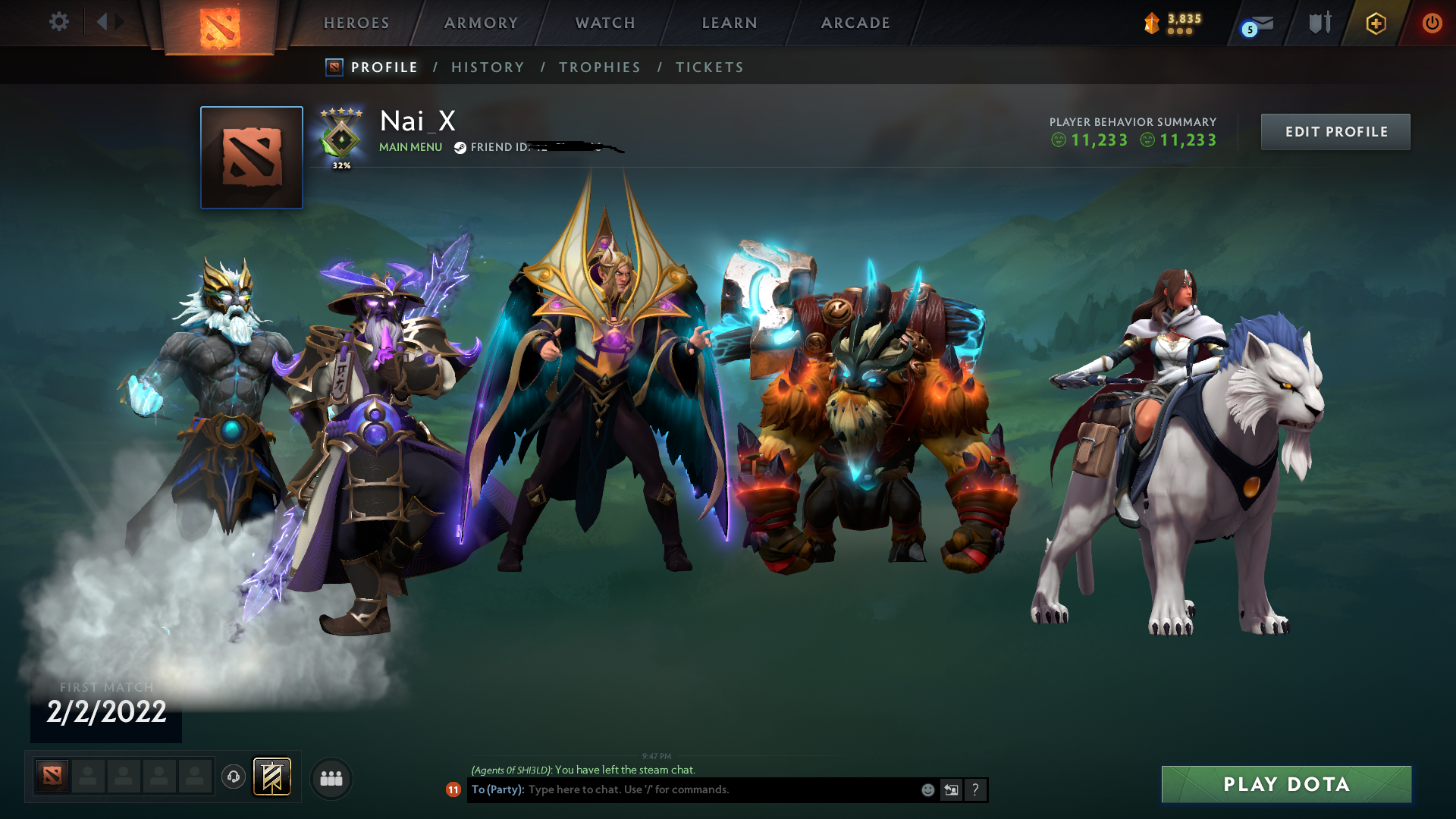The height and width of the screenshot is (819, 1456).
Task: Open the settings gear menu
Action: pyautogui.click(x=59, y=22)
